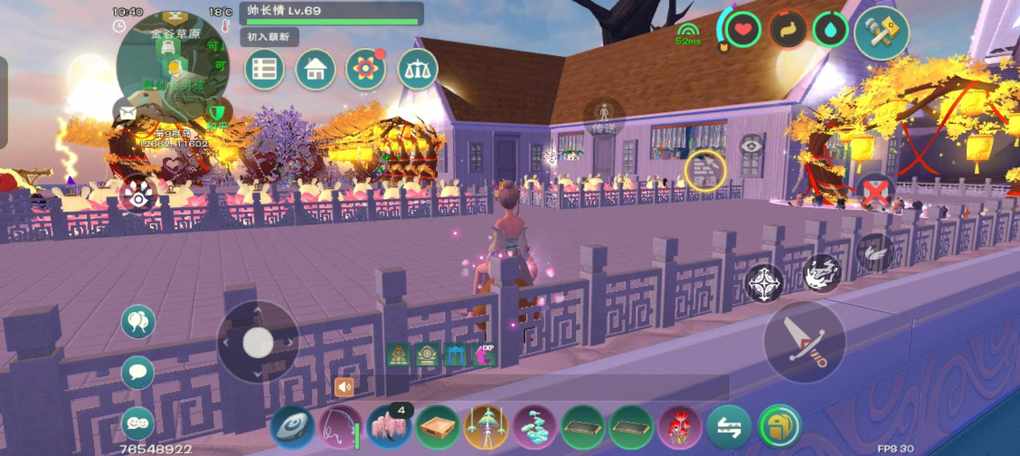Tap the balloons icon button
Viewport: 1020px width, 456px height.
tap(138, 322)
